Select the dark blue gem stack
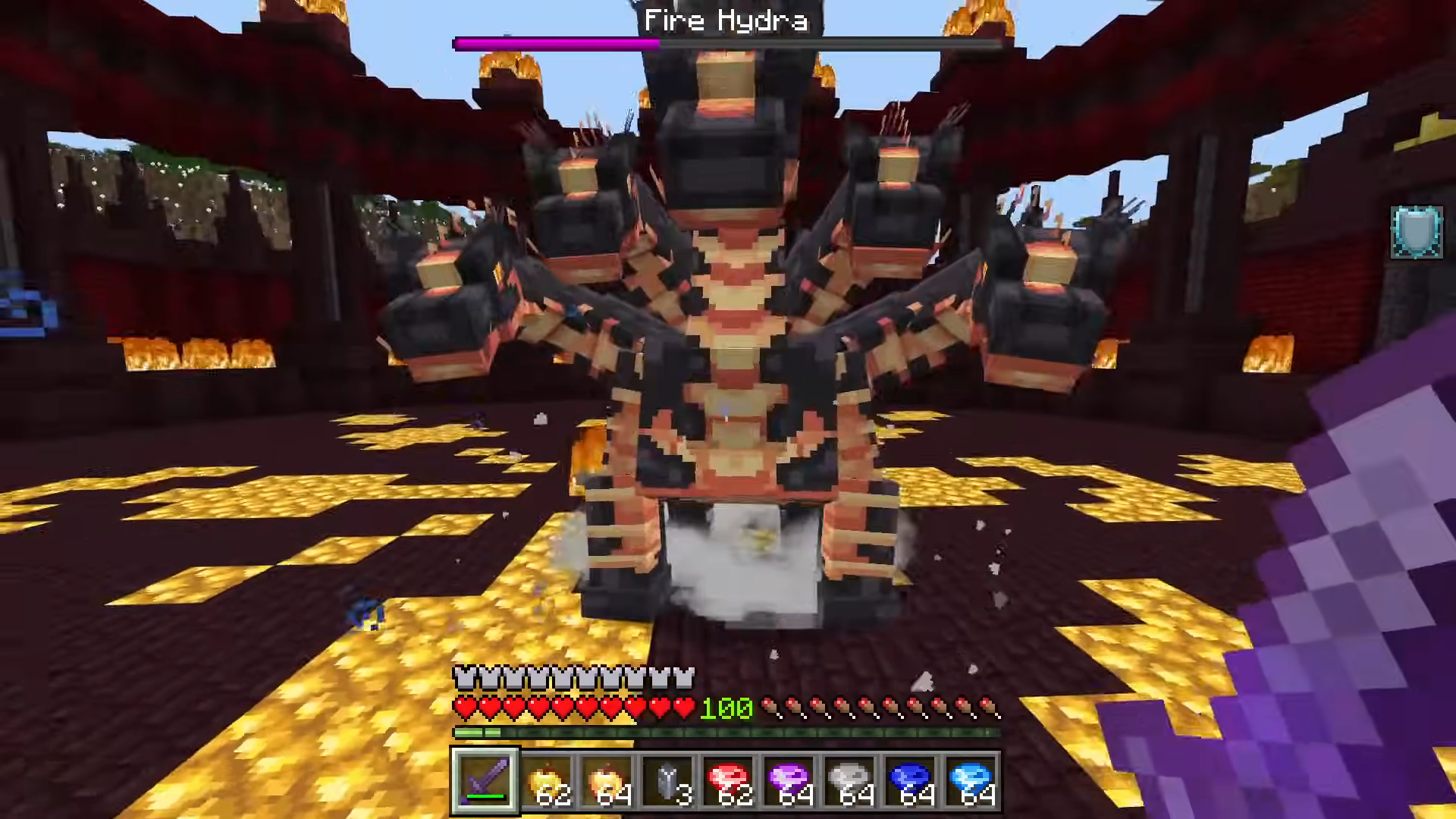The height and width of the screenshot is (819, 1456). 912,780
